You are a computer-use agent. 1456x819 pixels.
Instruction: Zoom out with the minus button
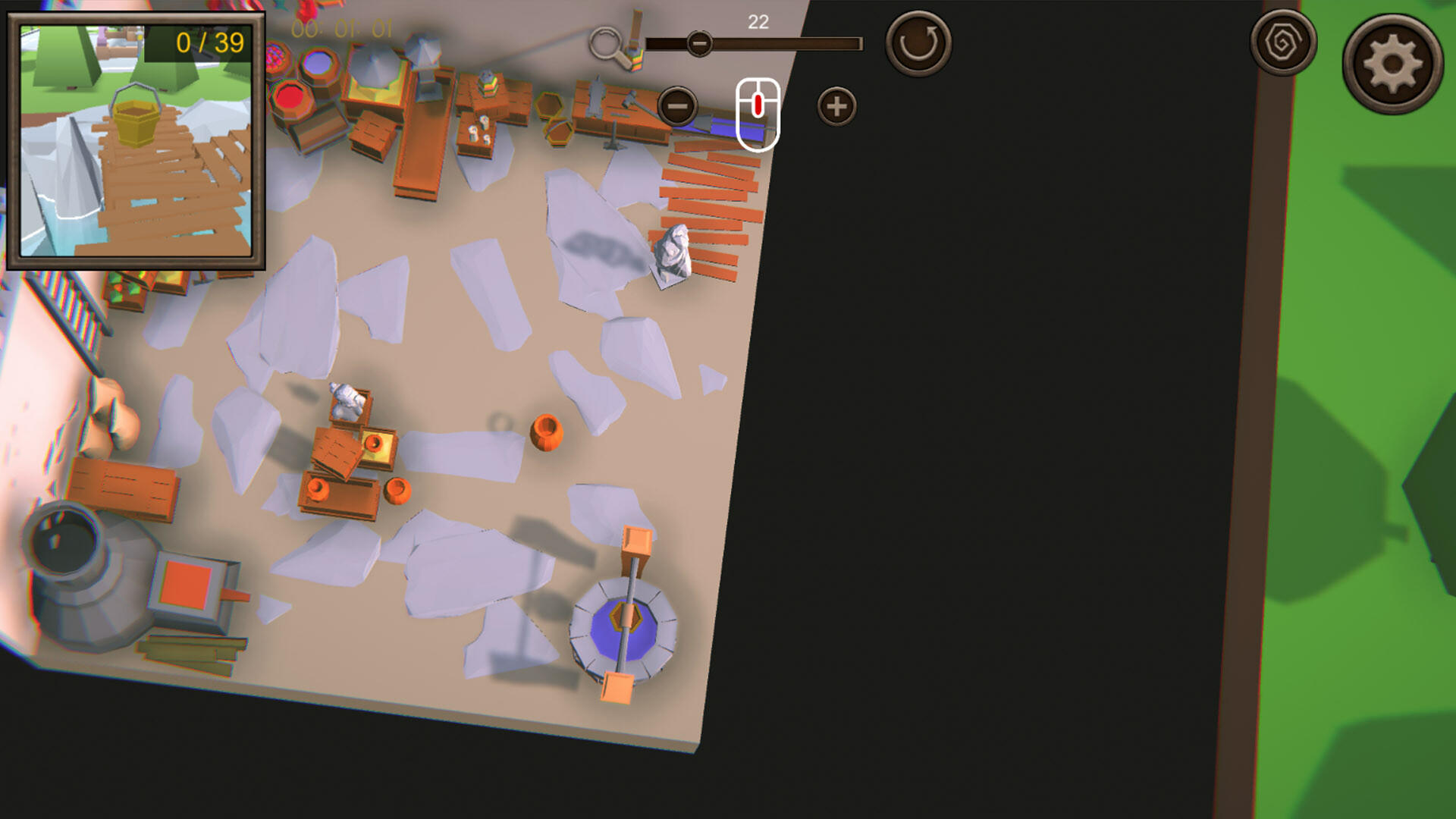click(x=679, y=106)
